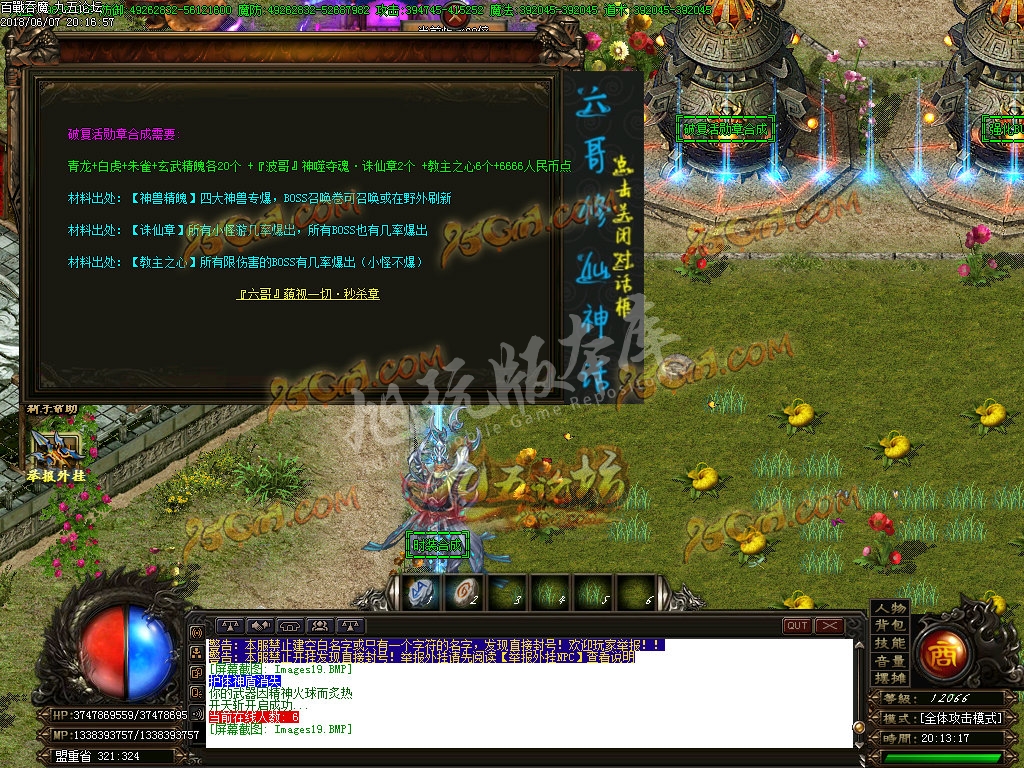Image resolution: width=1024 pixels, height=768 pixels.
Task: Open the 举报外挂 report icon
Action: coord(55,454)
